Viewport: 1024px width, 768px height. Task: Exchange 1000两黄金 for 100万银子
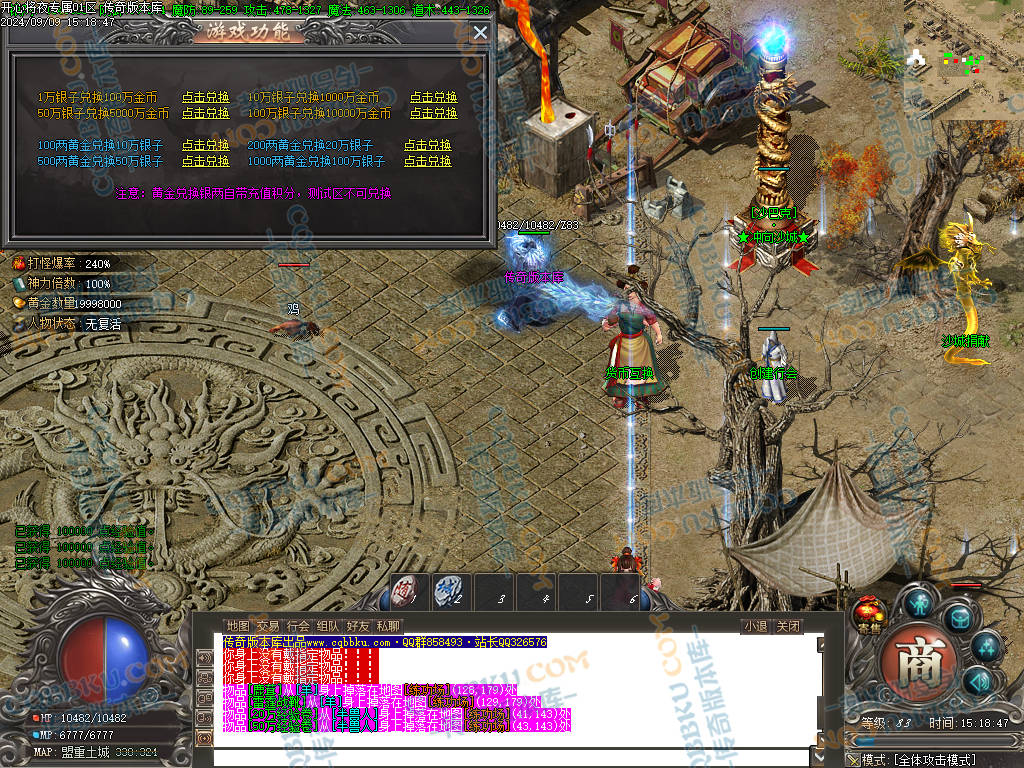tap(427, 161)
